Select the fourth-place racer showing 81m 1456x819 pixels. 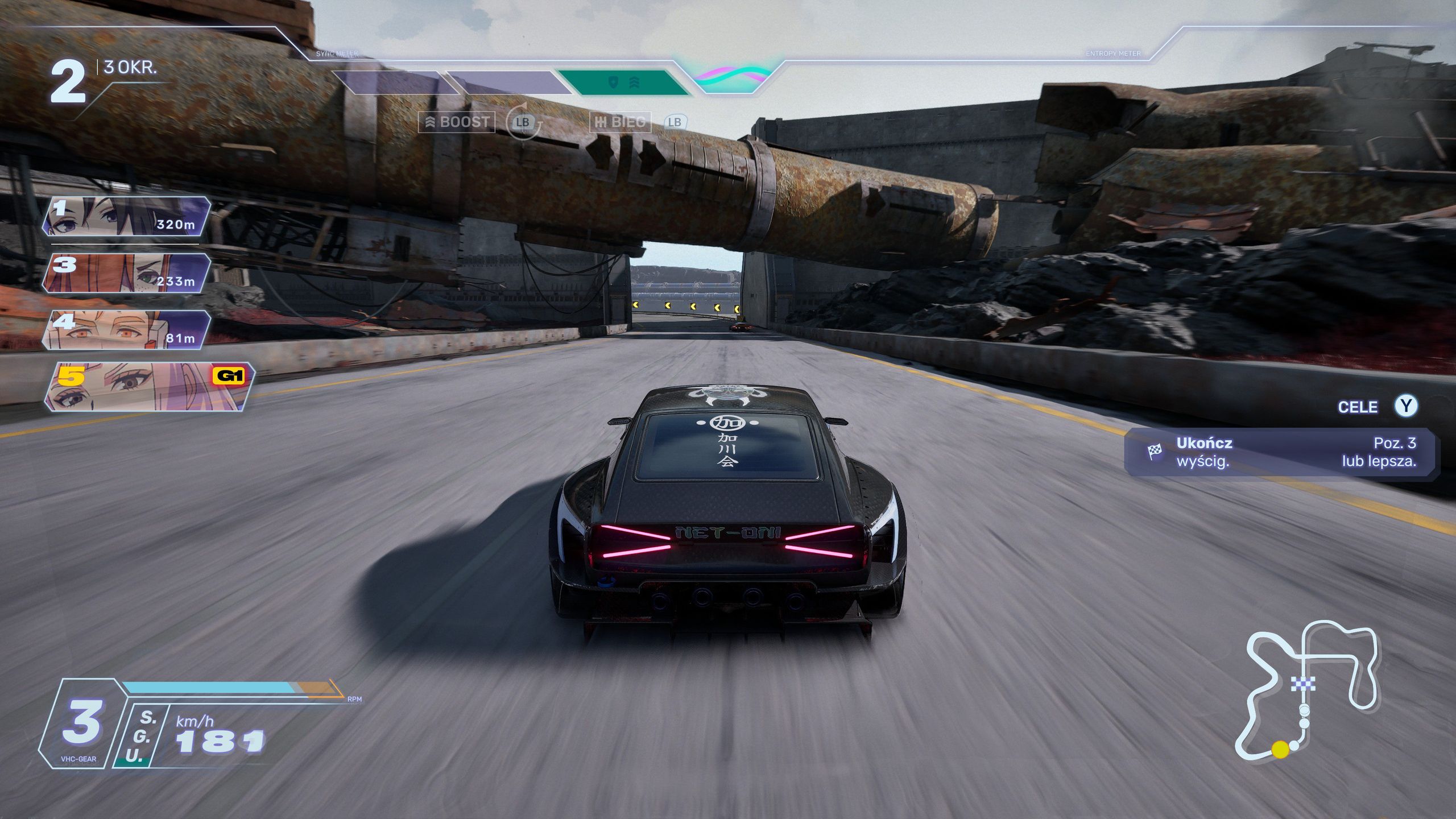(126, 330)
